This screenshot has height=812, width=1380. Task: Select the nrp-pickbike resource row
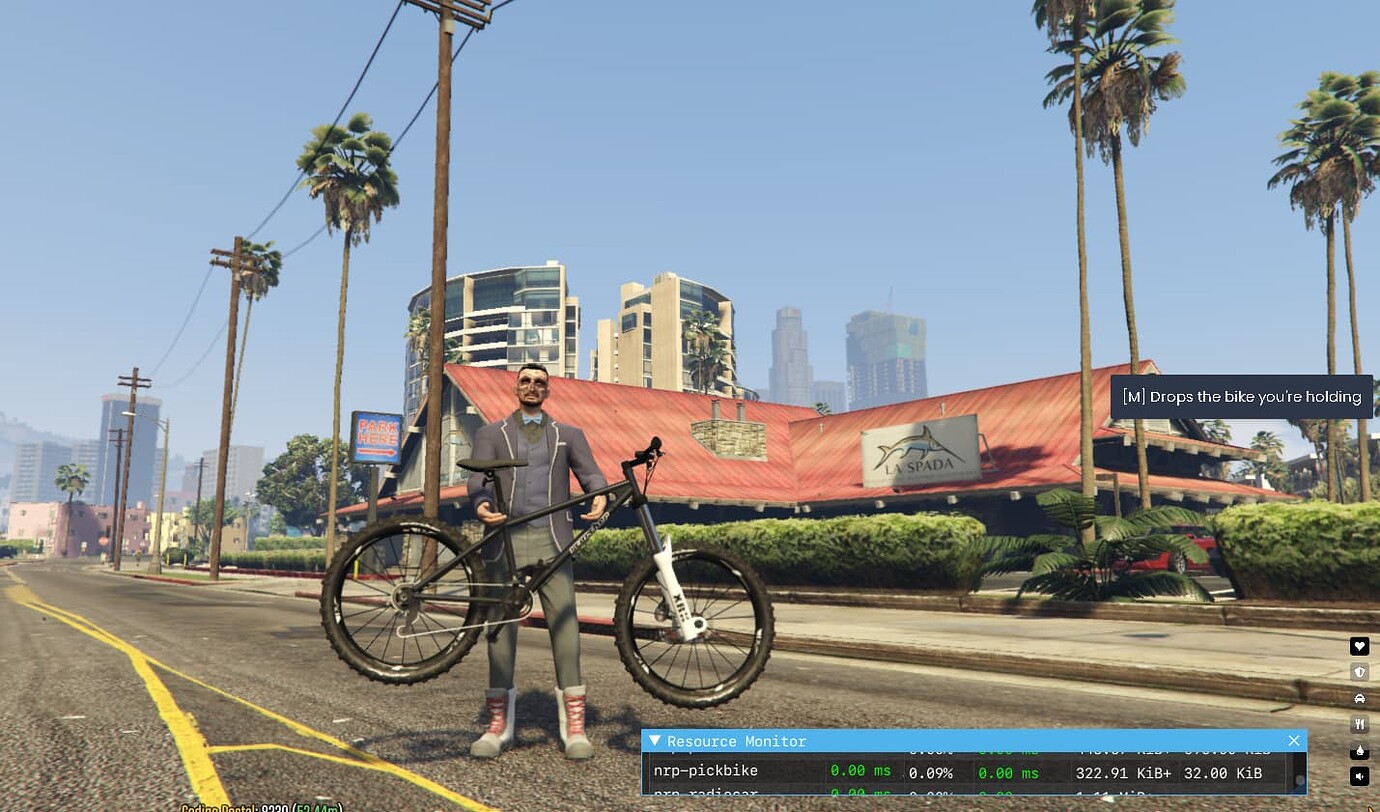click(x=760, y=772)
